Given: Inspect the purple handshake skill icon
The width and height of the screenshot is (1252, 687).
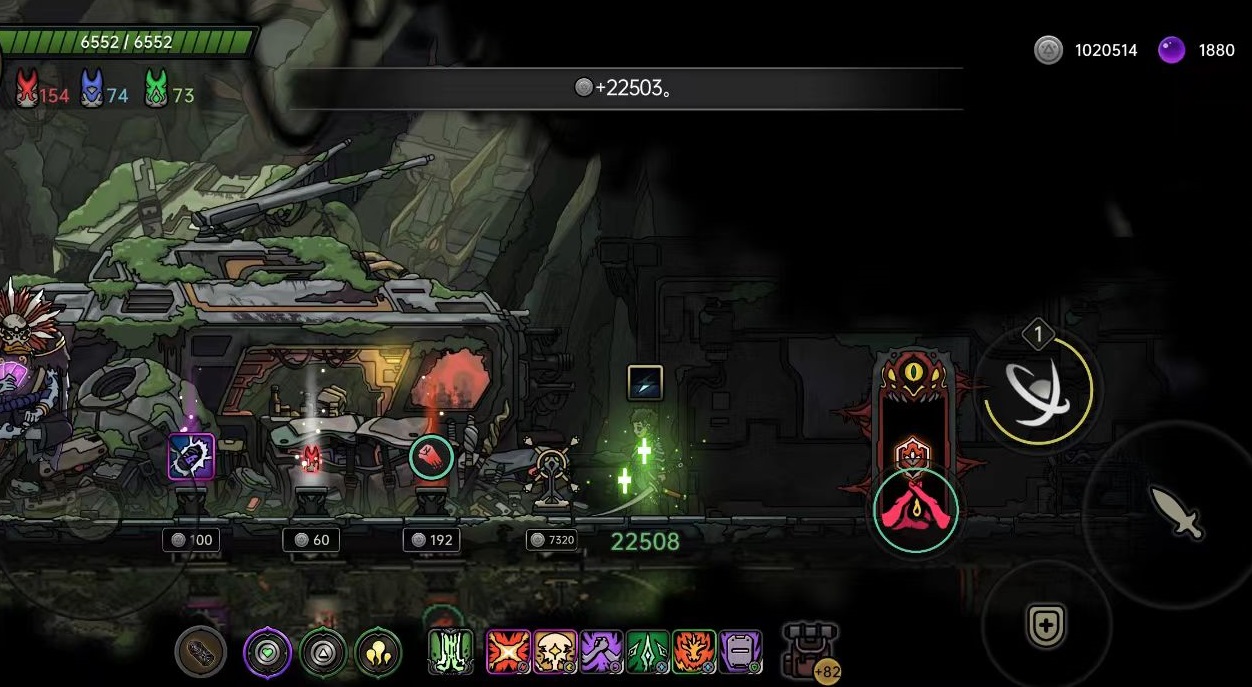Looking at the screenshot, I should pos(602,652).
